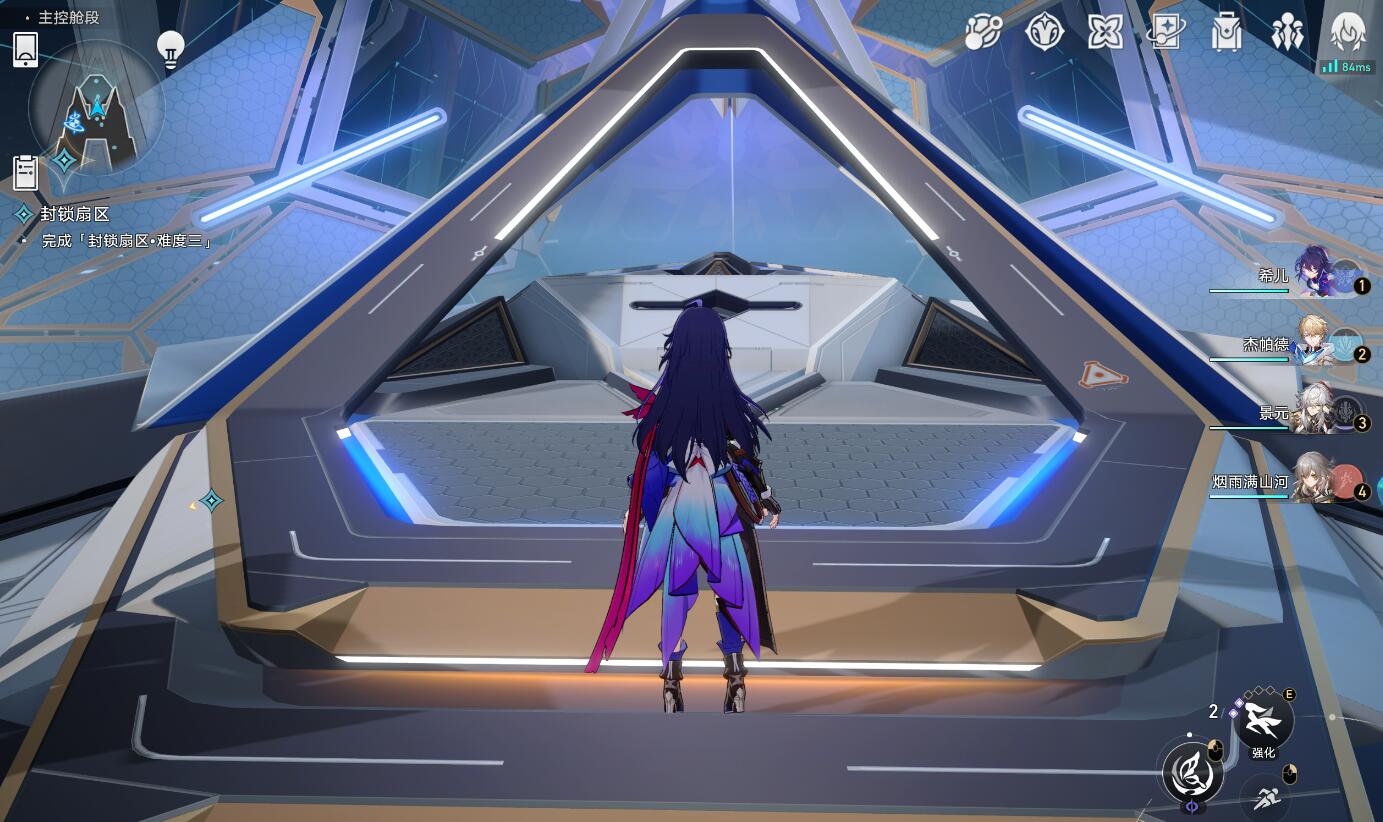Use the butterfly basic attack button
This screenshot has width=1383, height=822.
pos(1193,771)
